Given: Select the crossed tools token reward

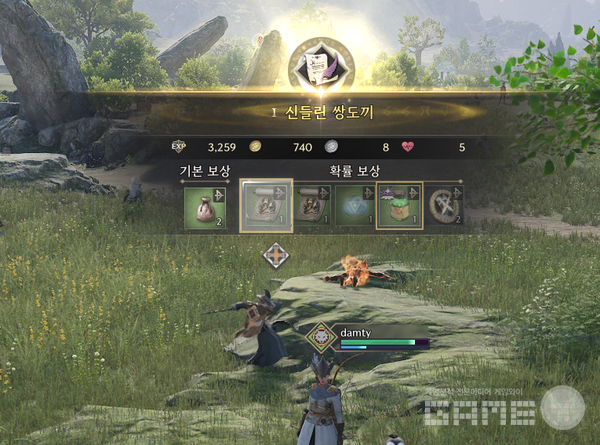Looking at the screenshot, I should [x=443, y=207].
